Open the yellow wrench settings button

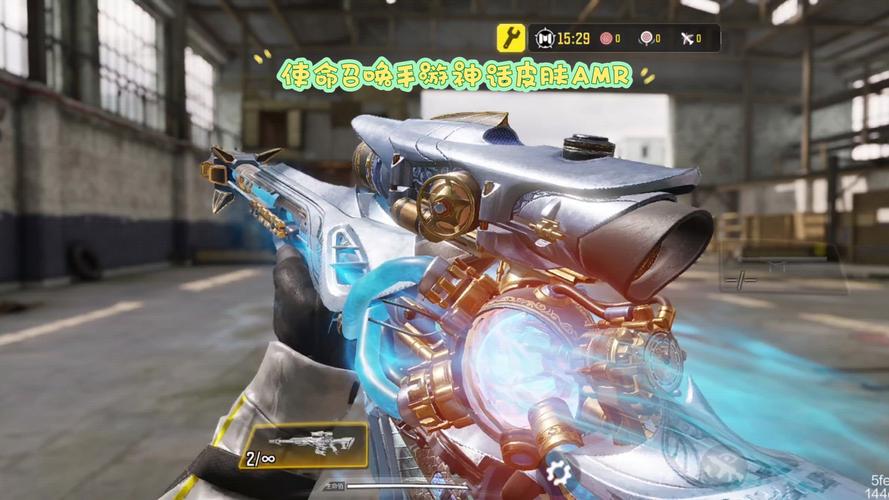pos(511,38)
